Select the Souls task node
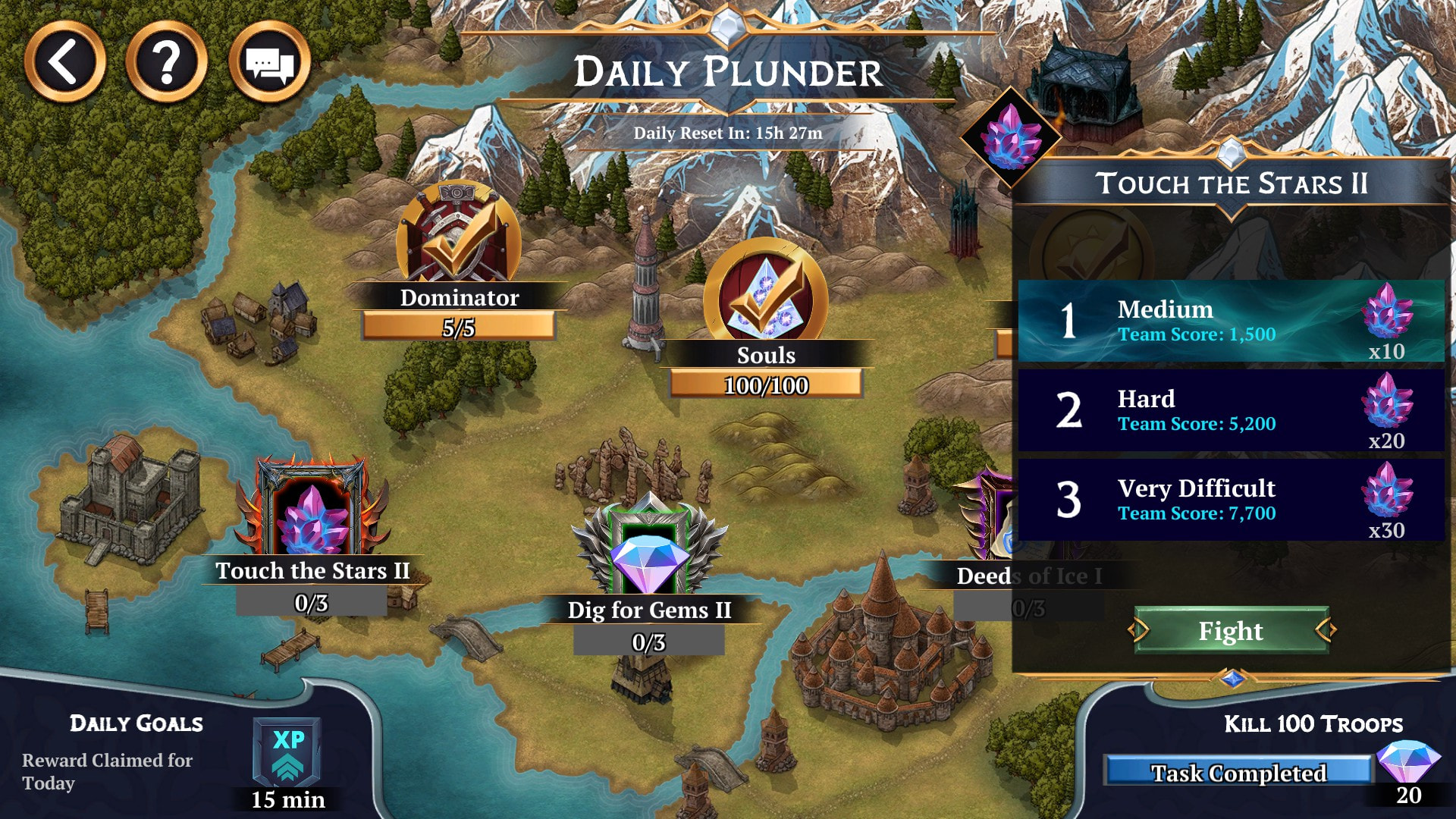The image size is (1456, 819). 765,300
